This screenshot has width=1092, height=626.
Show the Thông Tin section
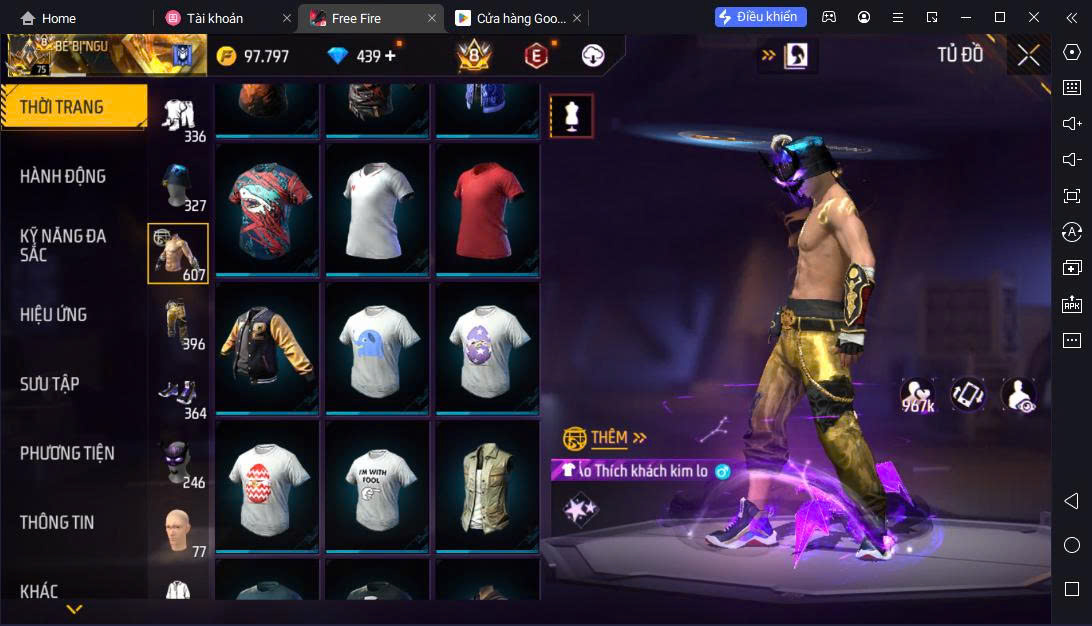click(57, 522)
